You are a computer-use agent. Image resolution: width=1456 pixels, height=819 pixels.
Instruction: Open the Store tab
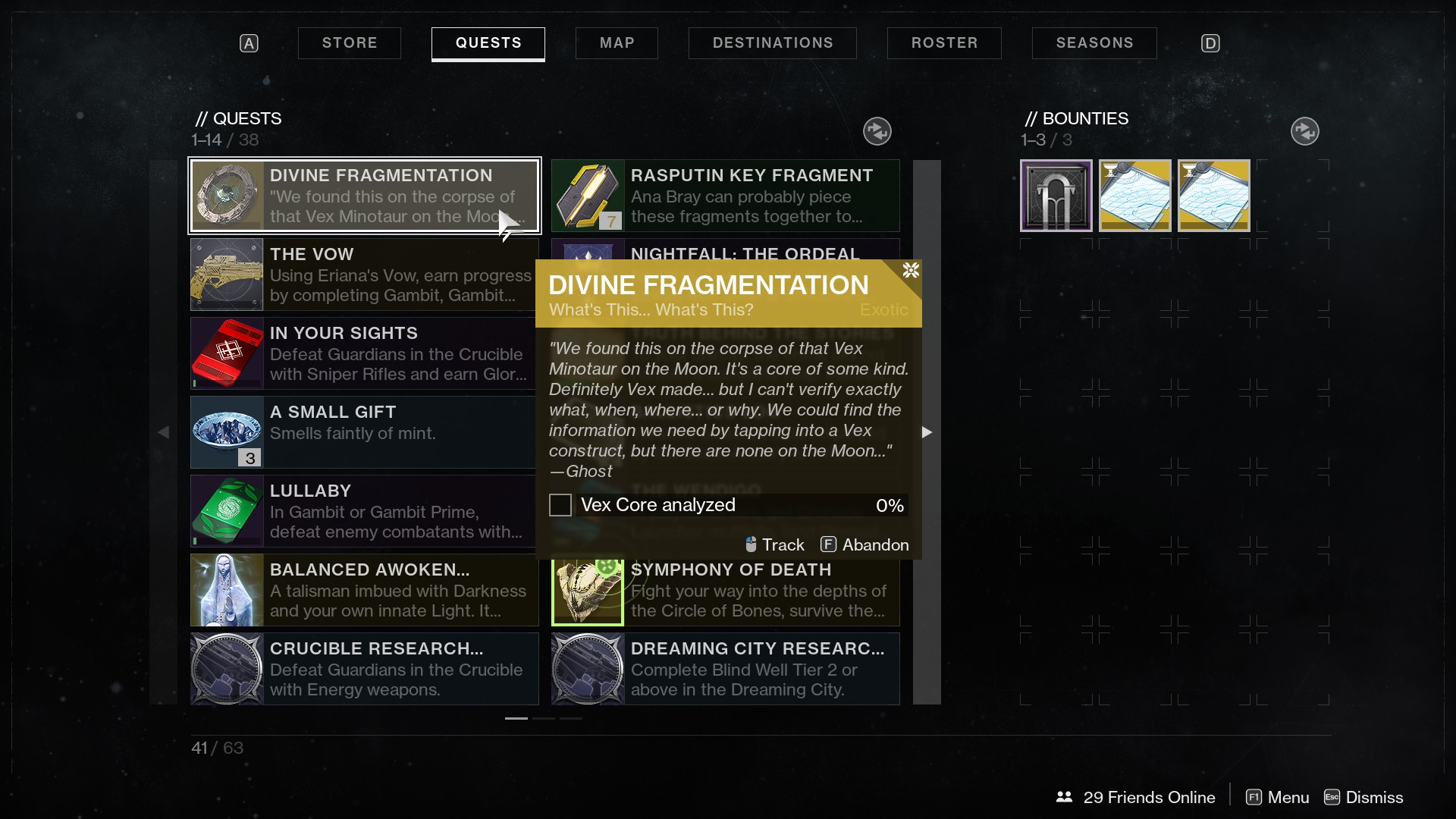point(349,43)
